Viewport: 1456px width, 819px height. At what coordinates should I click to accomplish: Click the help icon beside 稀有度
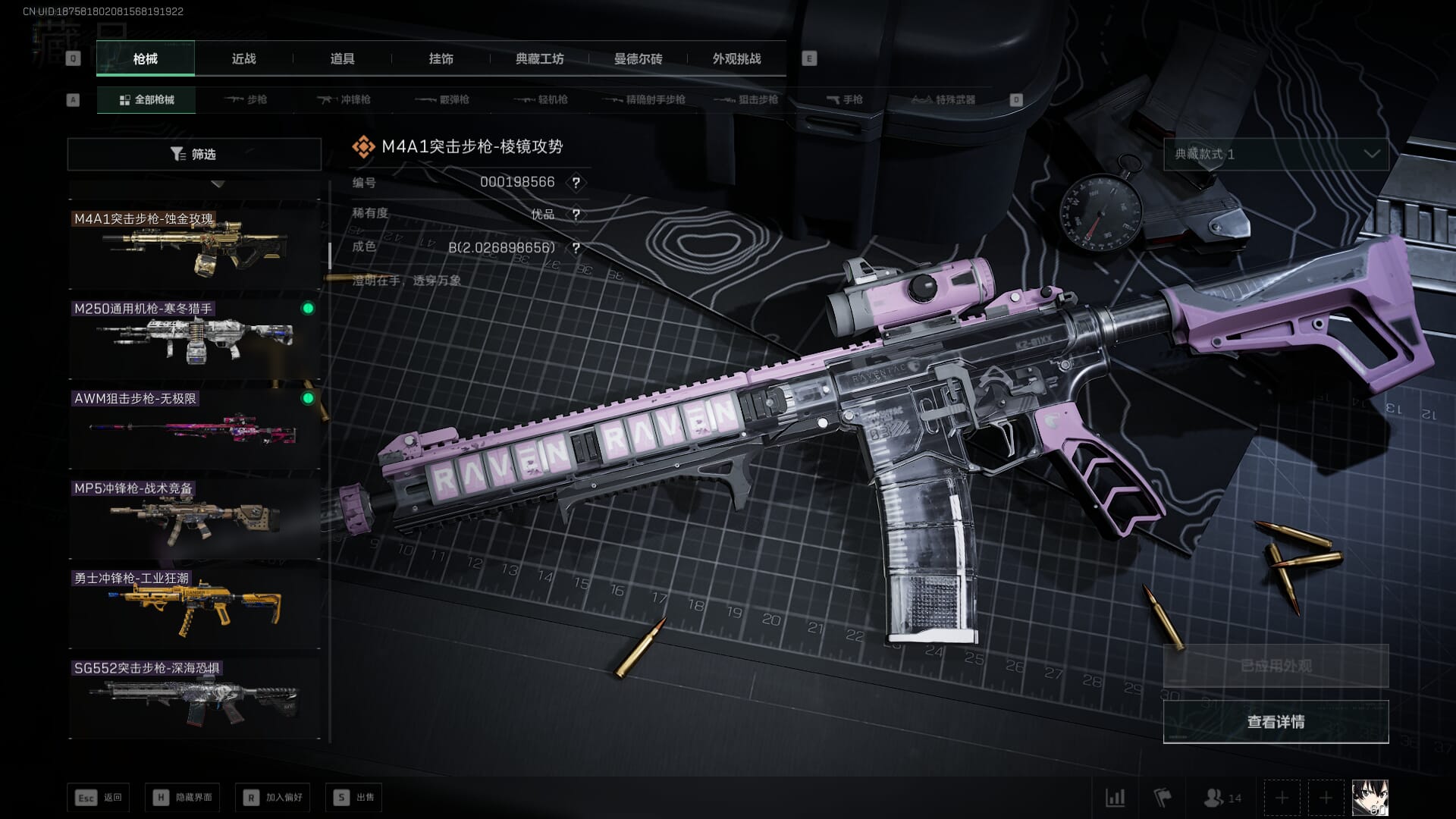pos(576,215)
